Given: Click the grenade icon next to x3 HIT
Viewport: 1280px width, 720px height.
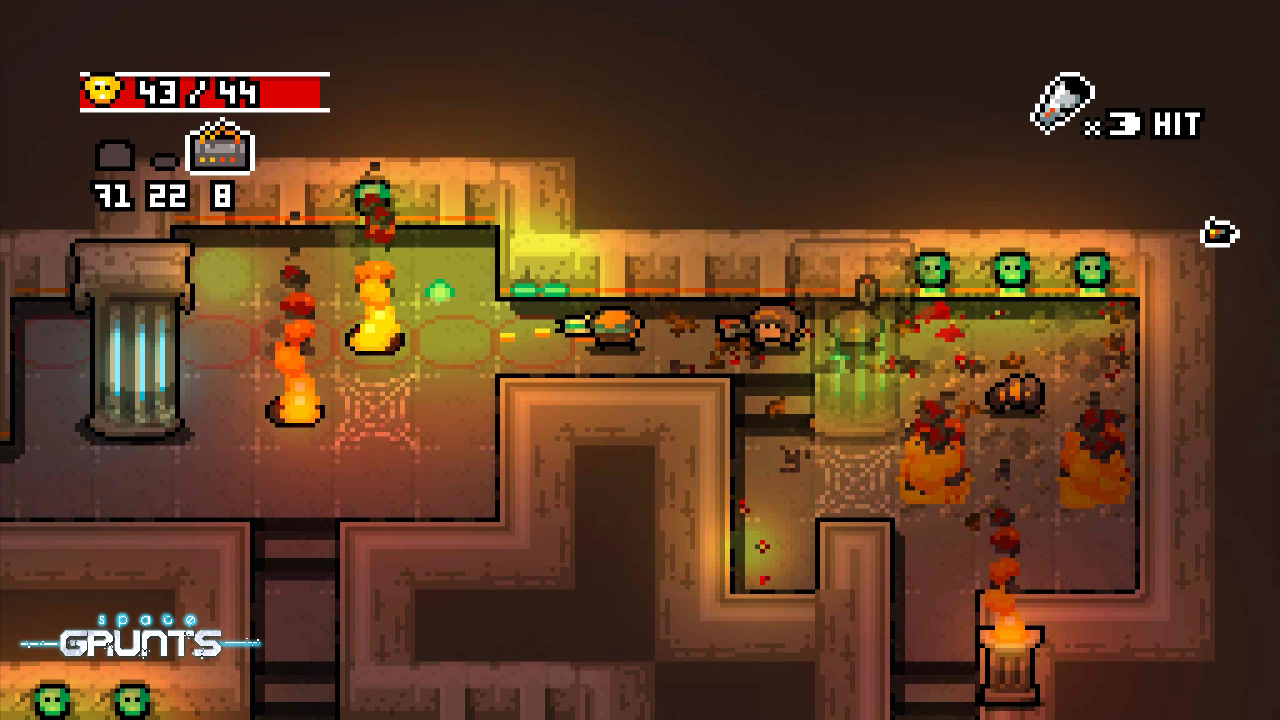Looking at the screenshot, I should coord(1062,100).
